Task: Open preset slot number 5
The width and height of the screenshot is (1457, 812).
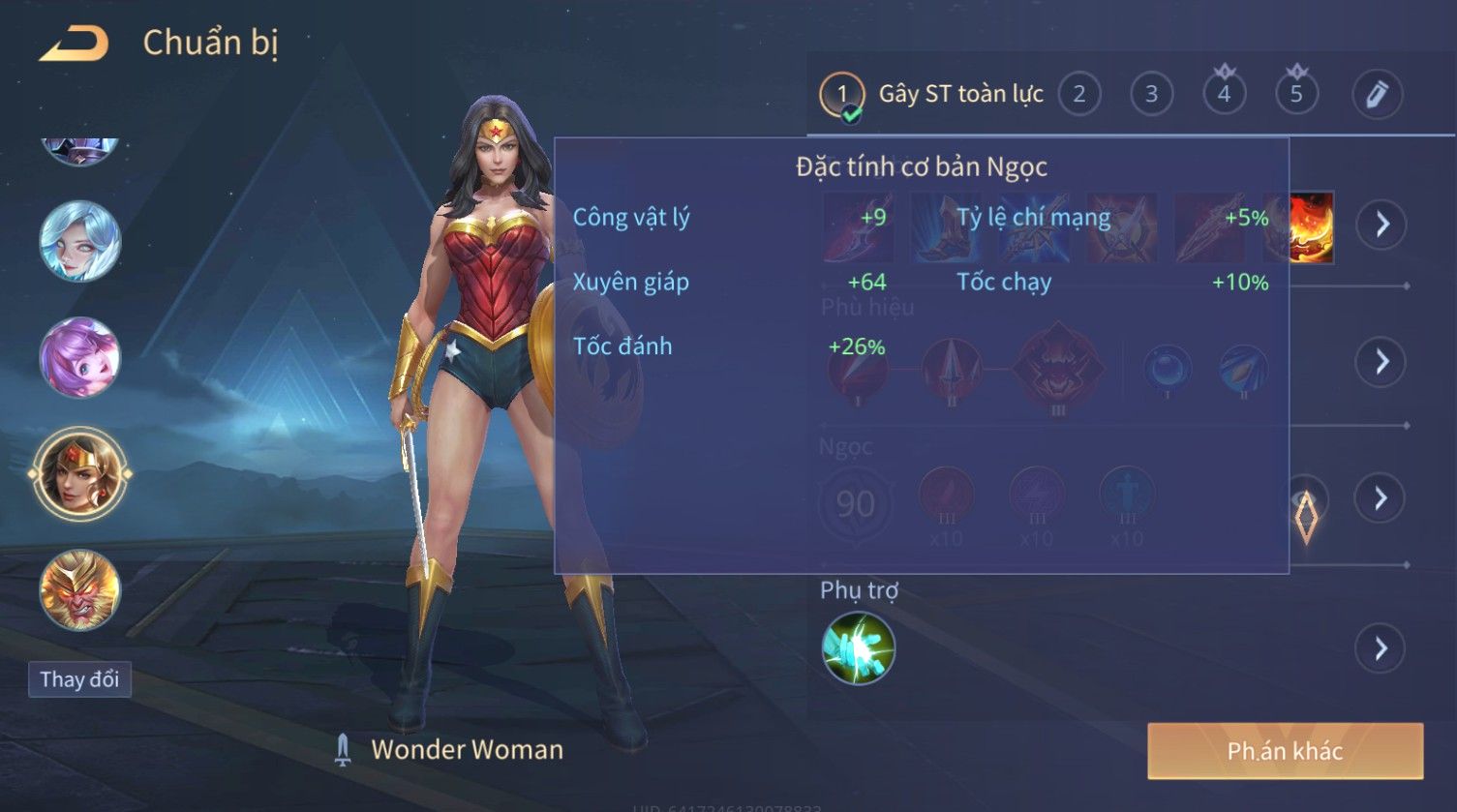Action: [1296, 94]
